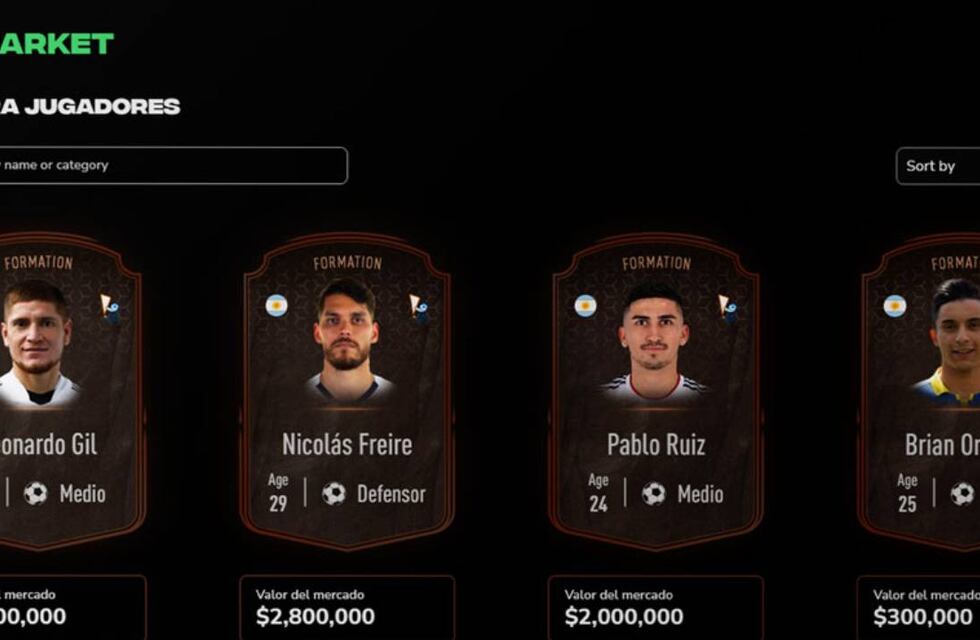Open the Brian player card aged 25
Image resolution: width=980 pixels, height=640 pixels.
(x=925, y=392)
